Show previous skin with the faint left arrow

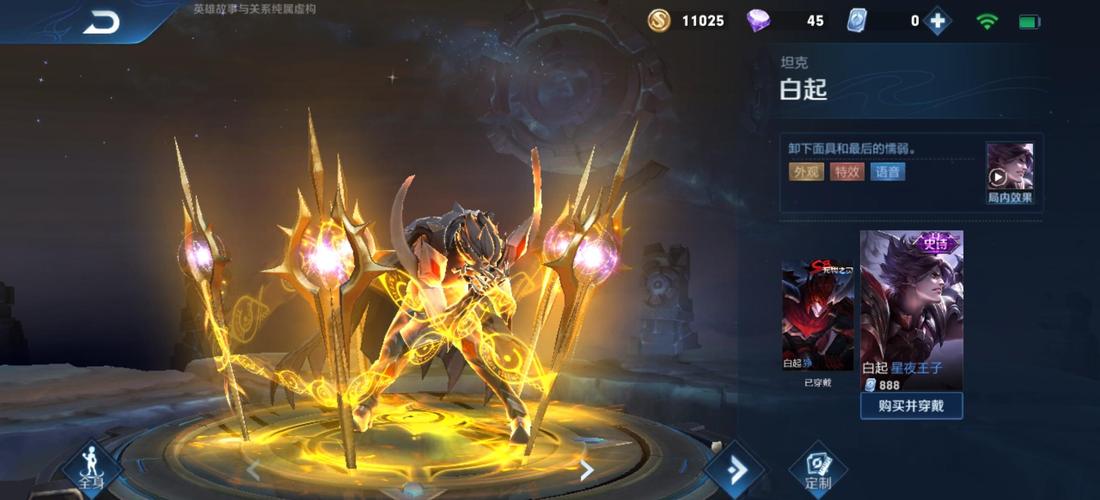tap(253, 470)
